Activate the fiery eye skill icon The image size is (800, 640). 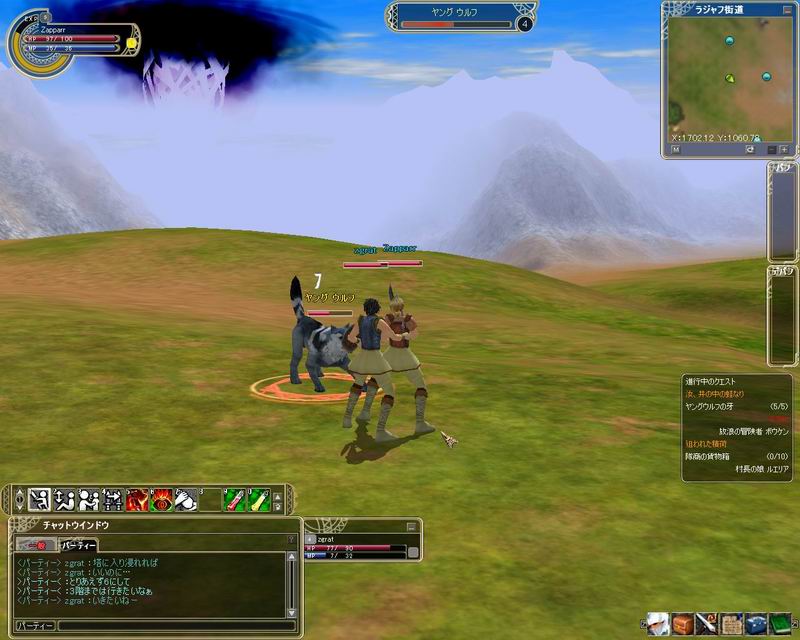point(160,498)
